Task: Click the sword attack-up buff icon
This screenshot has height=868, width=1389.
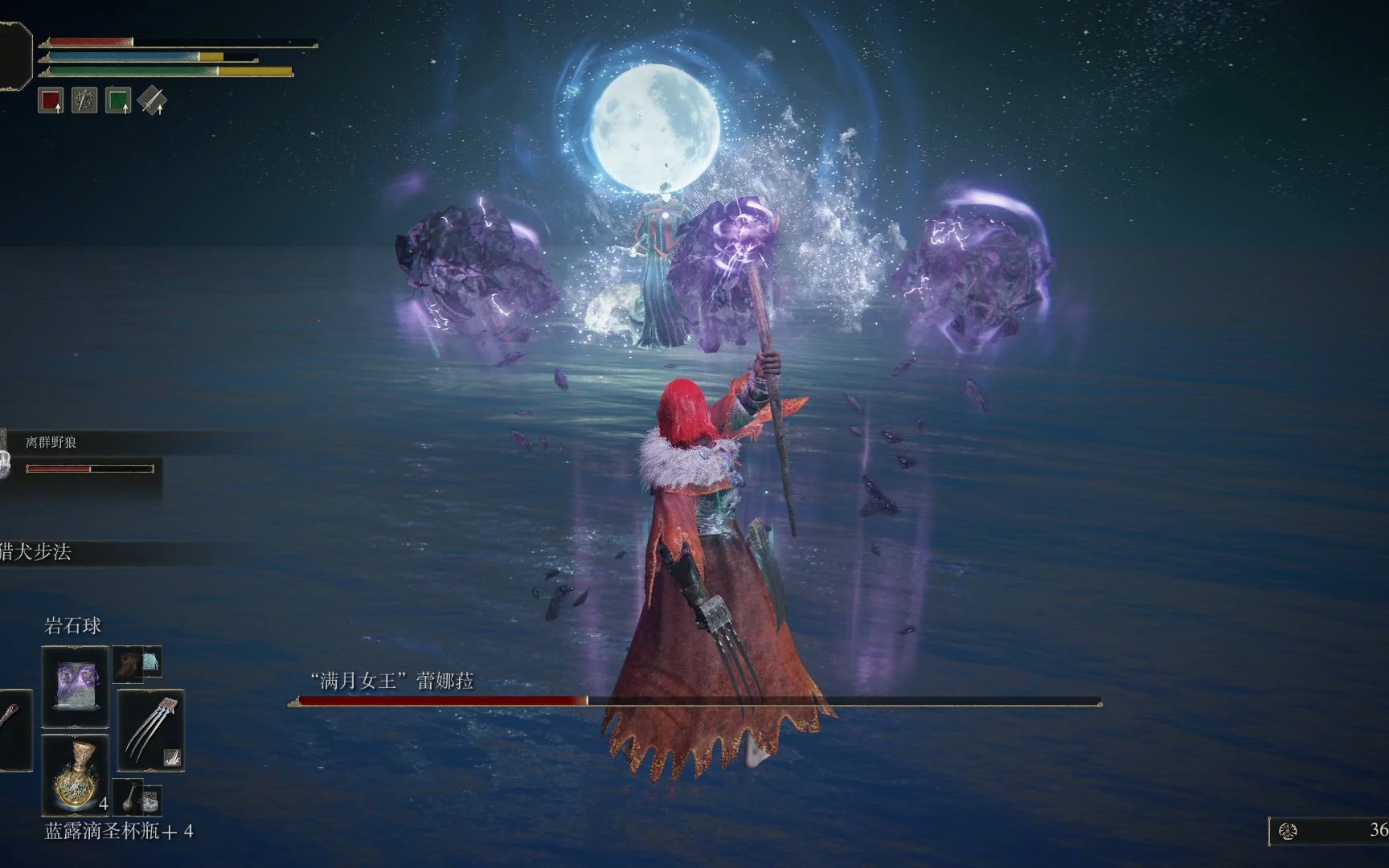Action: pyautogui.click(x=151, y=100)
